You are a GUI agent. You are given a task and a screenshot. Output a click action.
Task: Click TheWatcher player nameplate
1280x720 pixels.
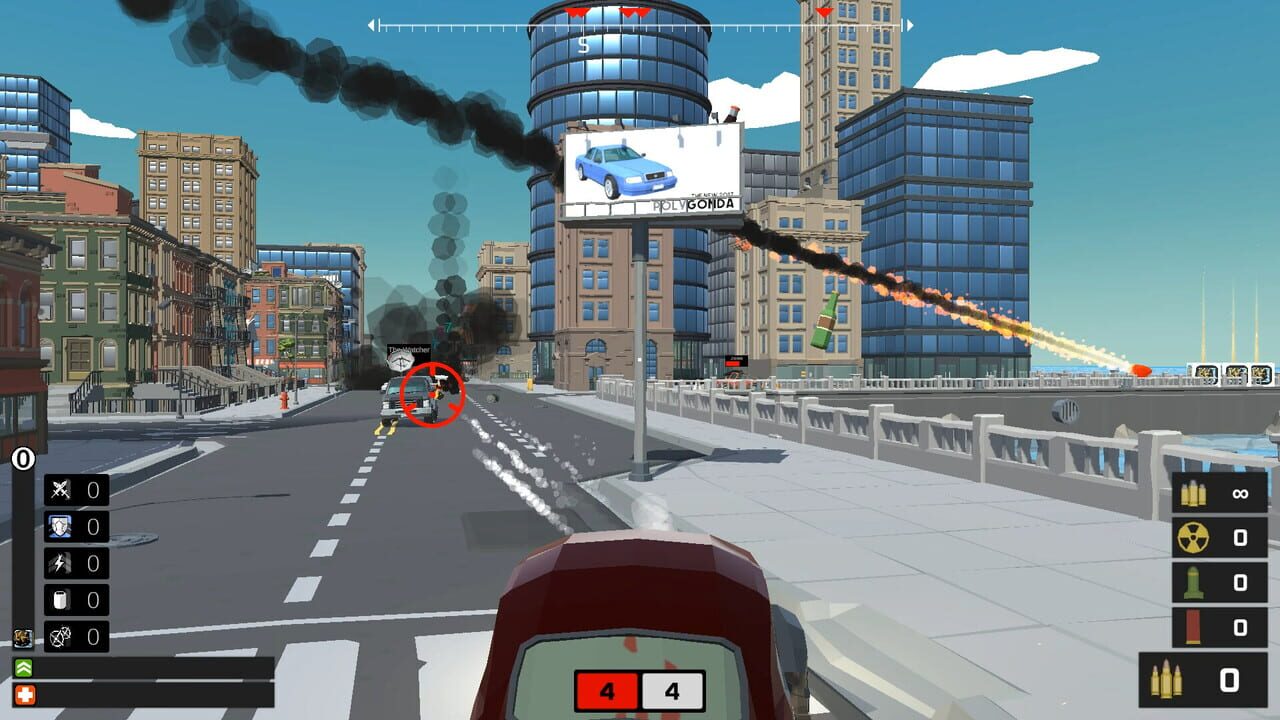click(408, 351)
